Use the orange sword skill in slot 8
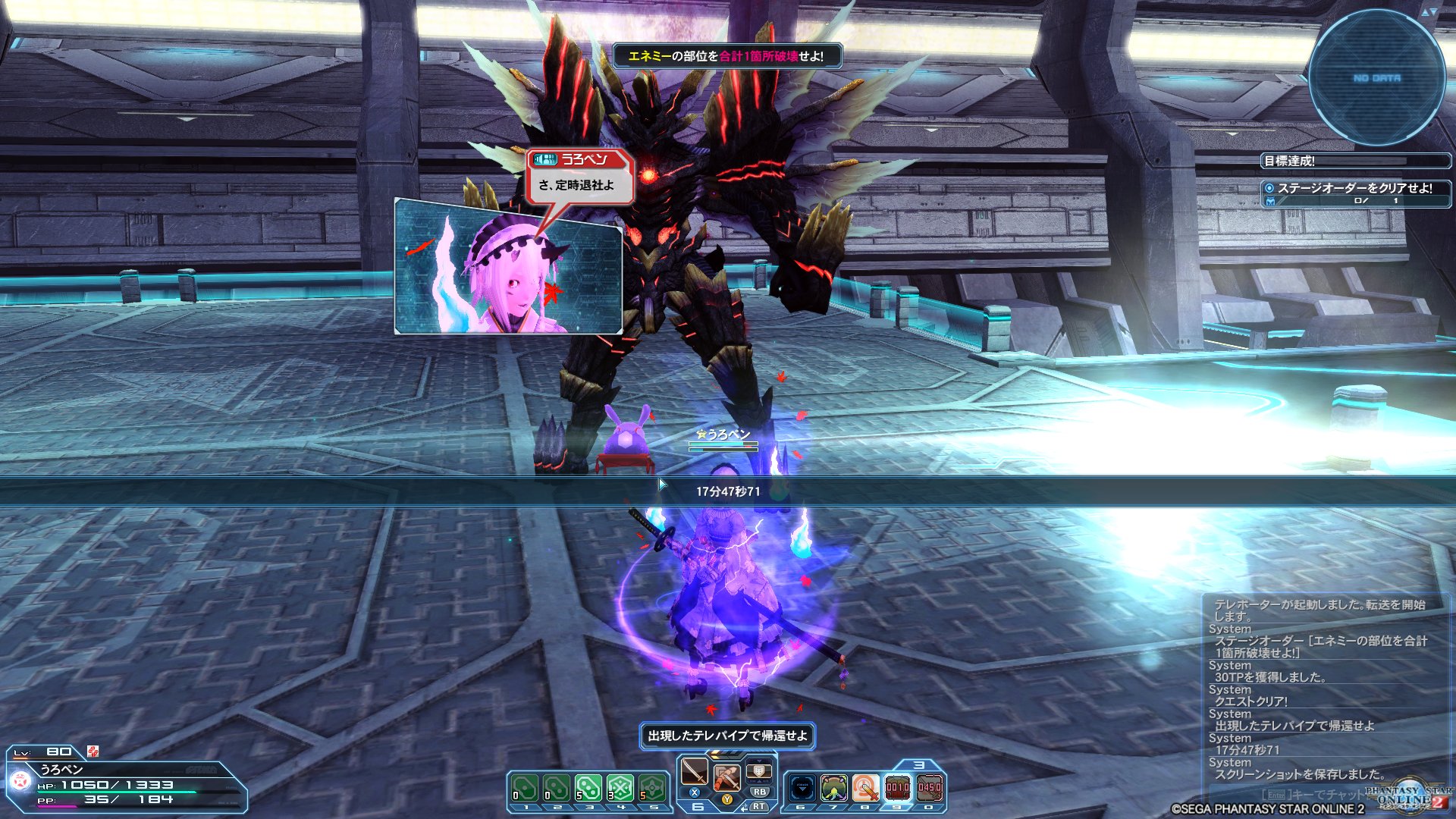Viewport: 1456px width, 819px height. [865, 789]
